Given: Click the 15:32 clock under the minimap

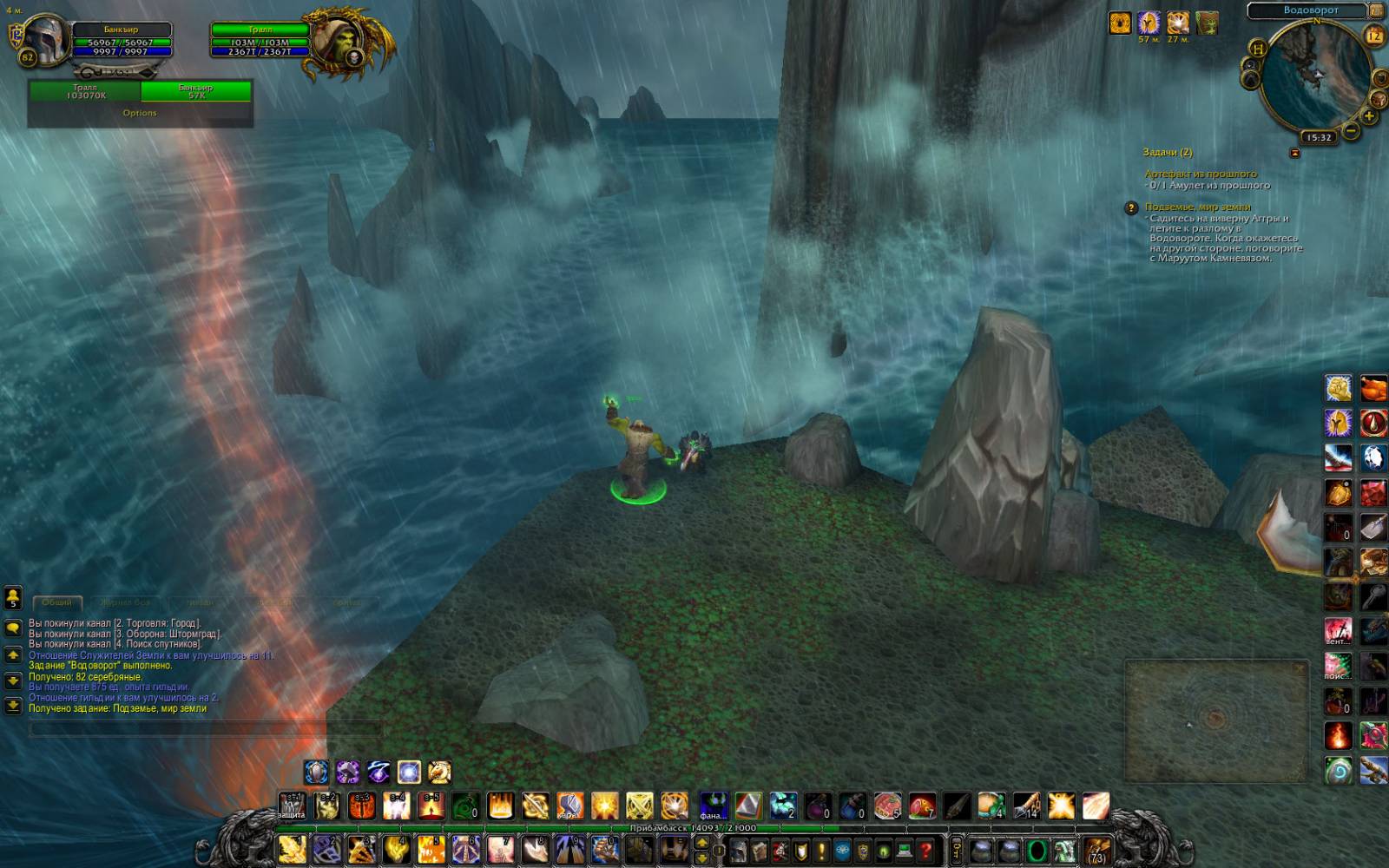Looking at the screenshot, I should [1319, 137].
